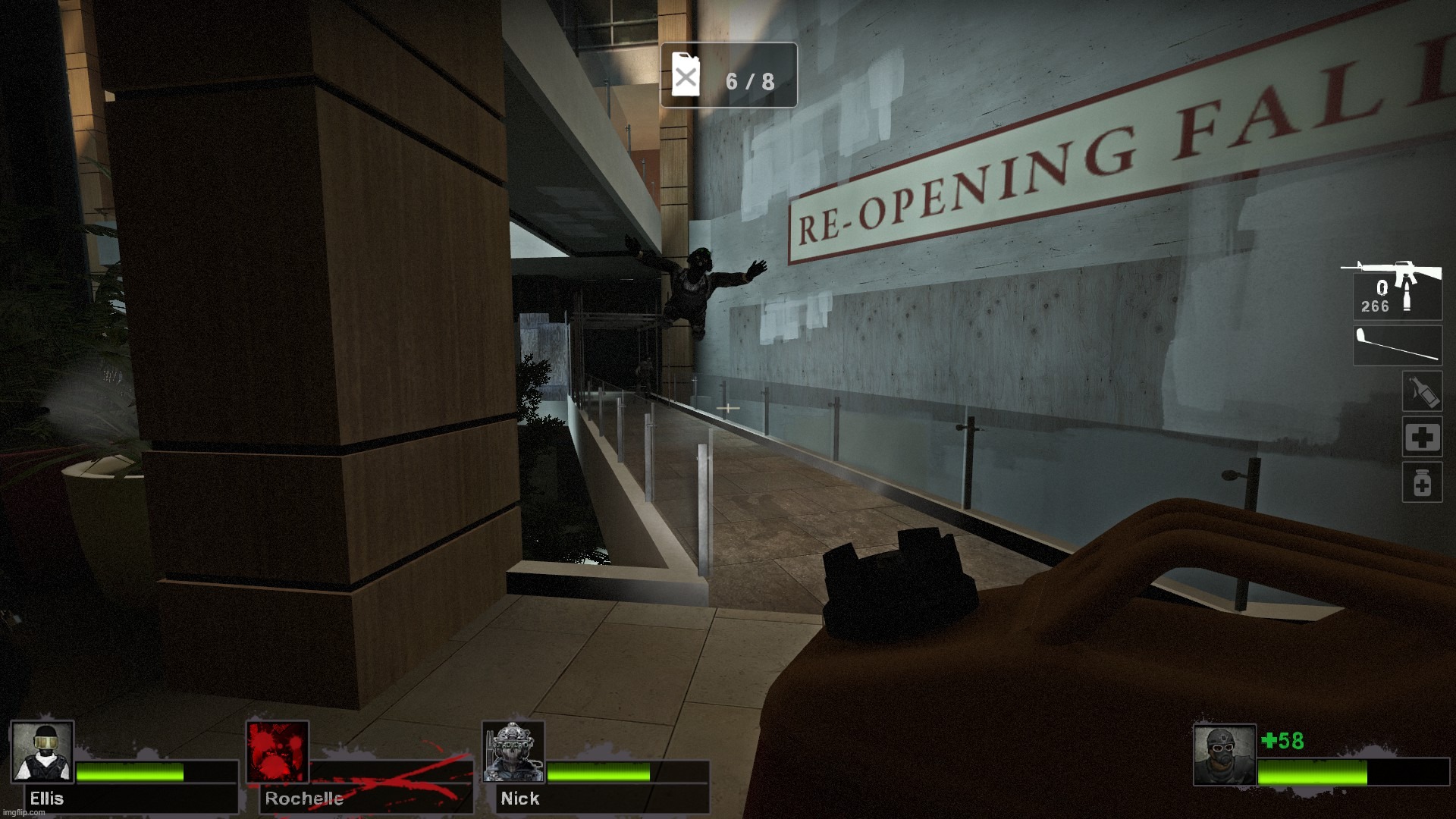Switch to the golf club melee slot
The height and width of the screenshot is (819, 1456).
[1398, 346]
